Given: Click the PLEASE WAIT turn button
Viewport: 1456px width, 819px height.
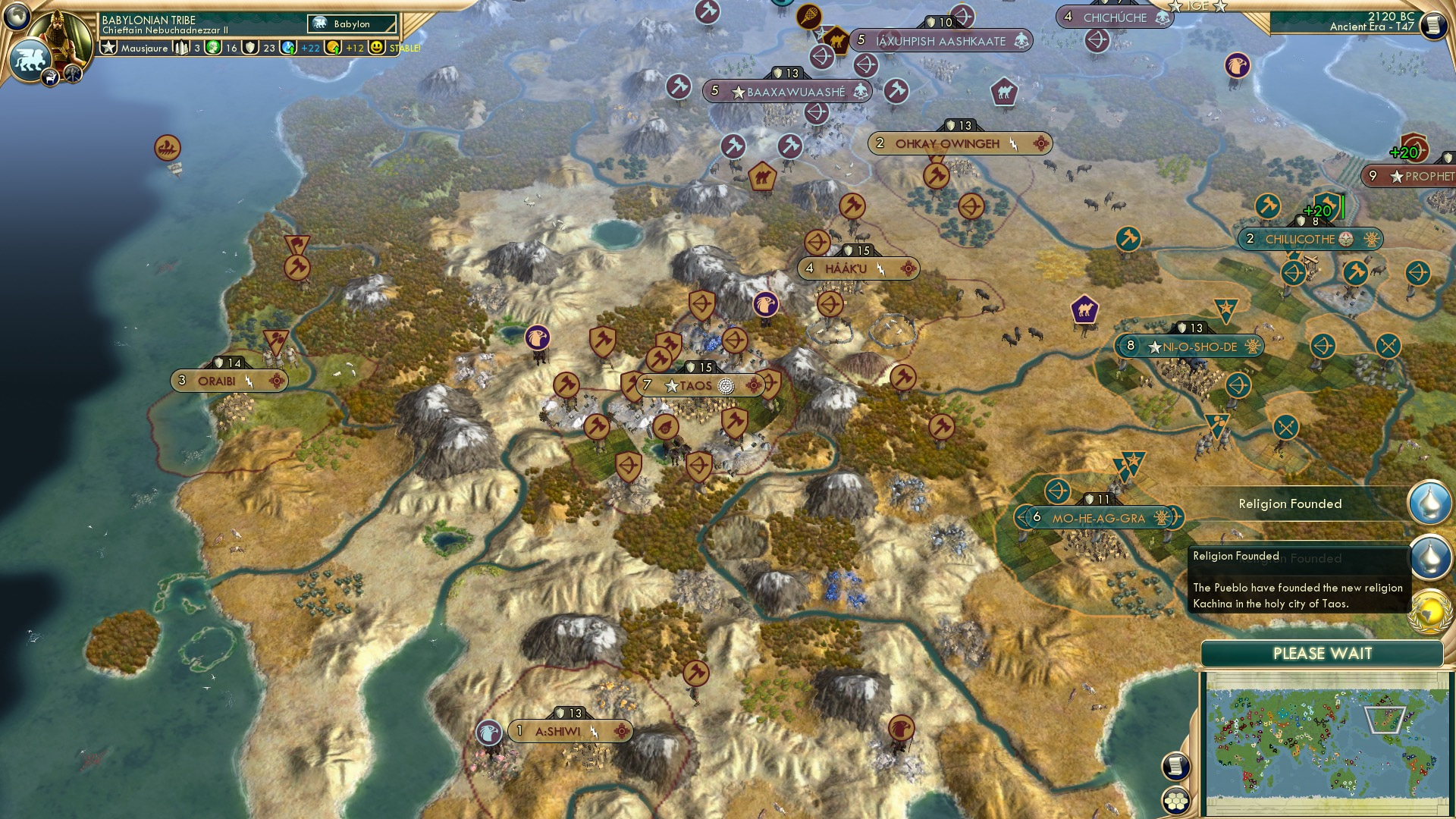Looking at the screenshot, I should click(x=1323, y=652).
